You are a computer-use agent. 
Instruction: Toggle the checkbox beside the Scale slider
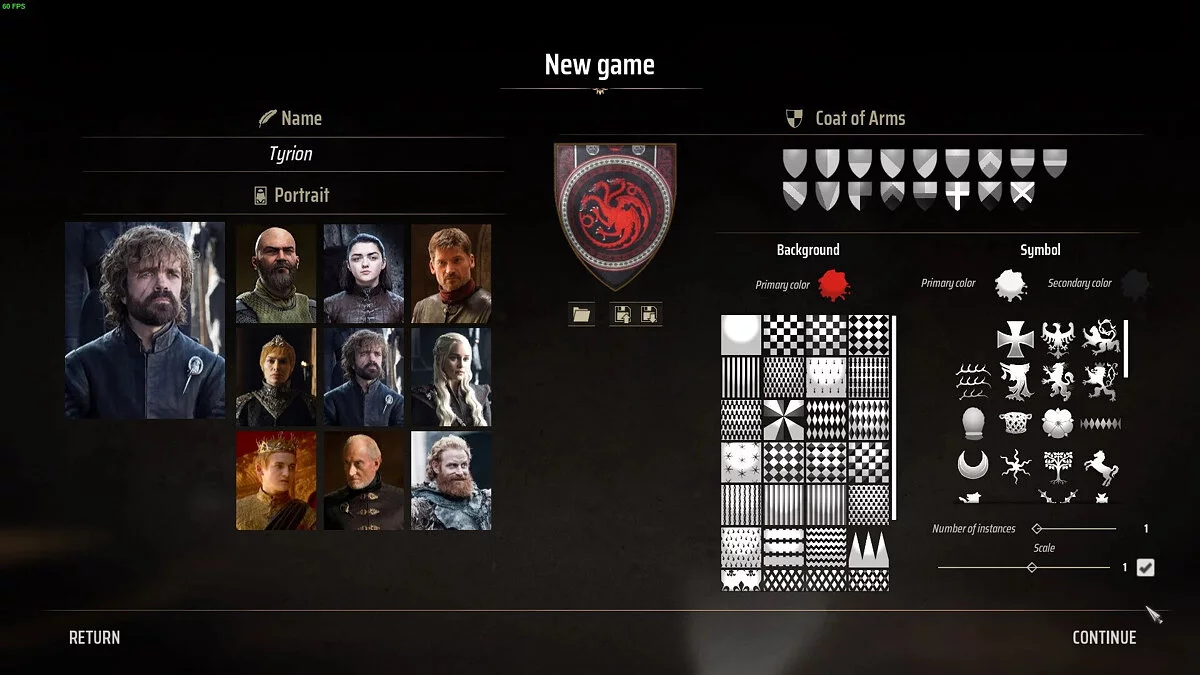[1146, 567]
